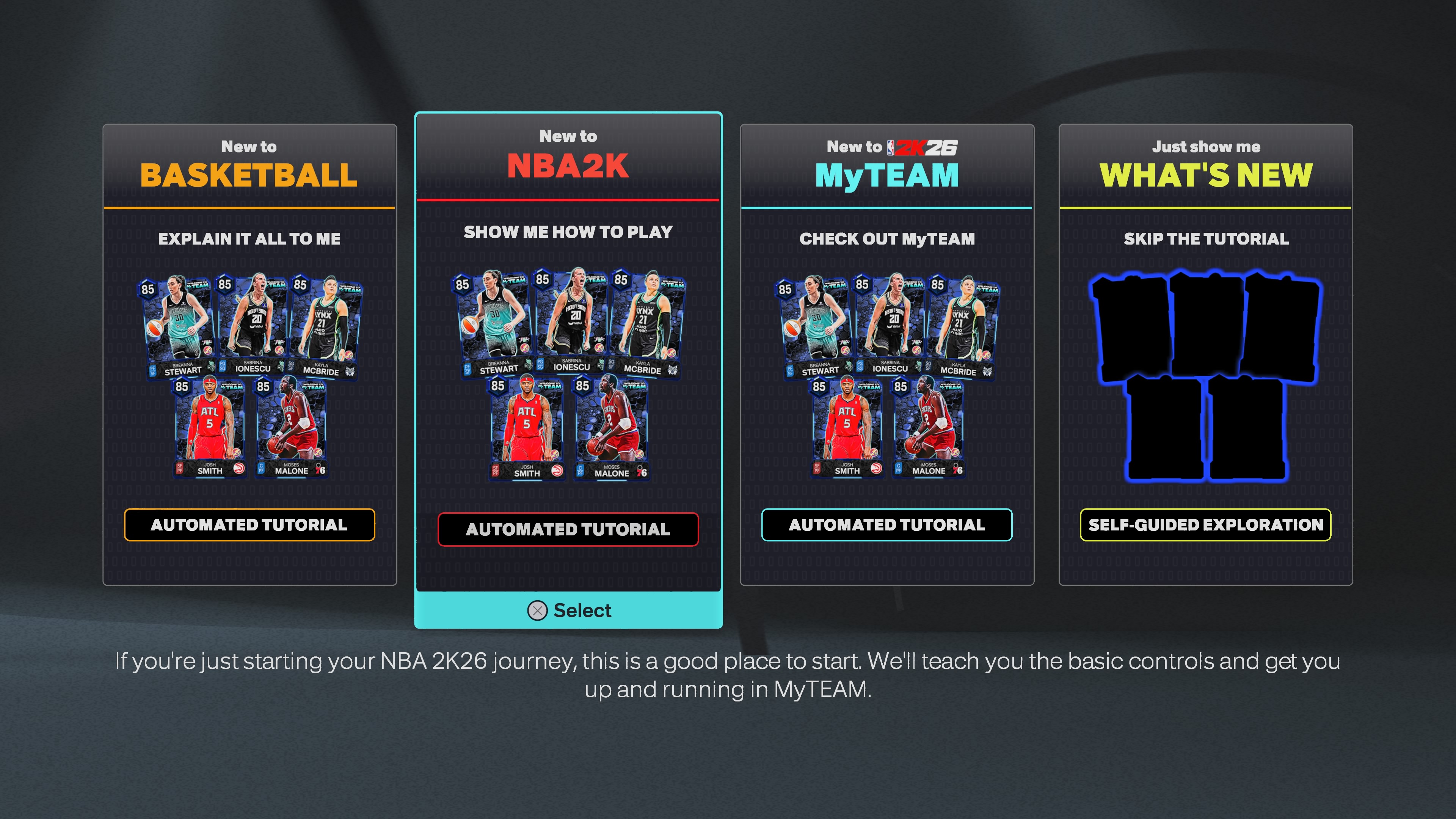Viewport: 1456px width, 819px height.
Task: Click the red-outlined Automated Tutorial button
Action: [568, 530]
